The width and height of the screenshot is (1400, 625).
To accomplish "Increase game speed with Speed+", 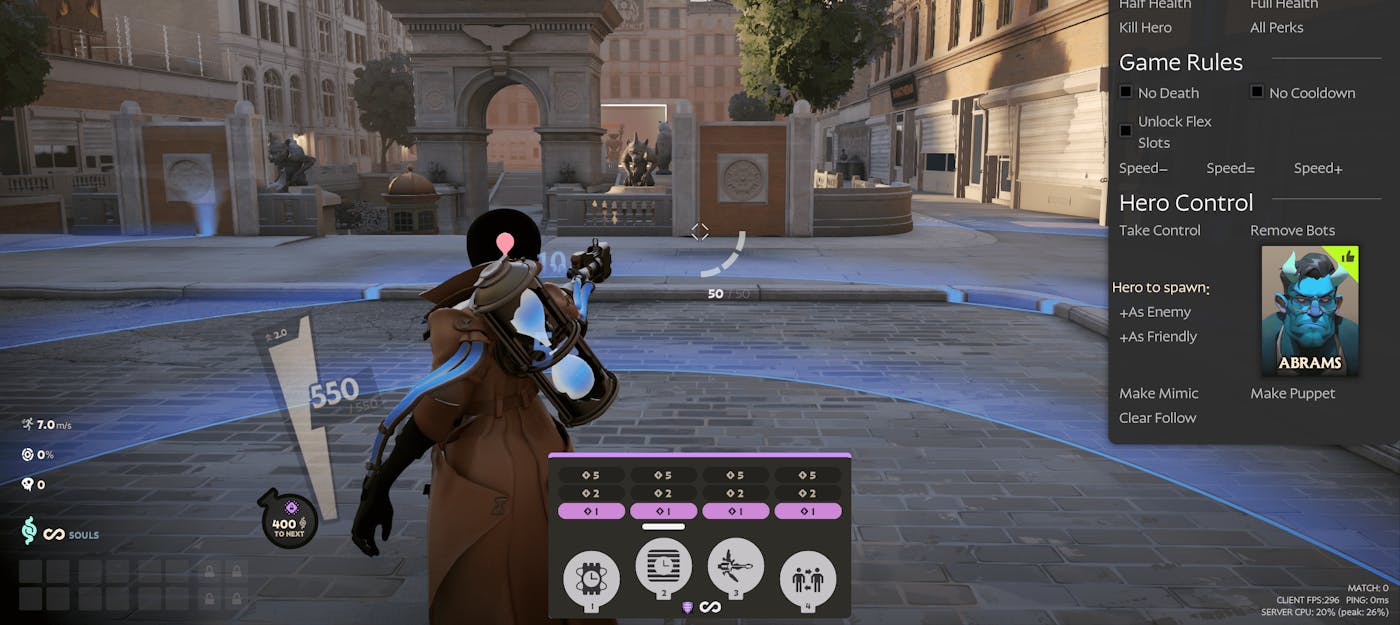I will (1318, 168).
